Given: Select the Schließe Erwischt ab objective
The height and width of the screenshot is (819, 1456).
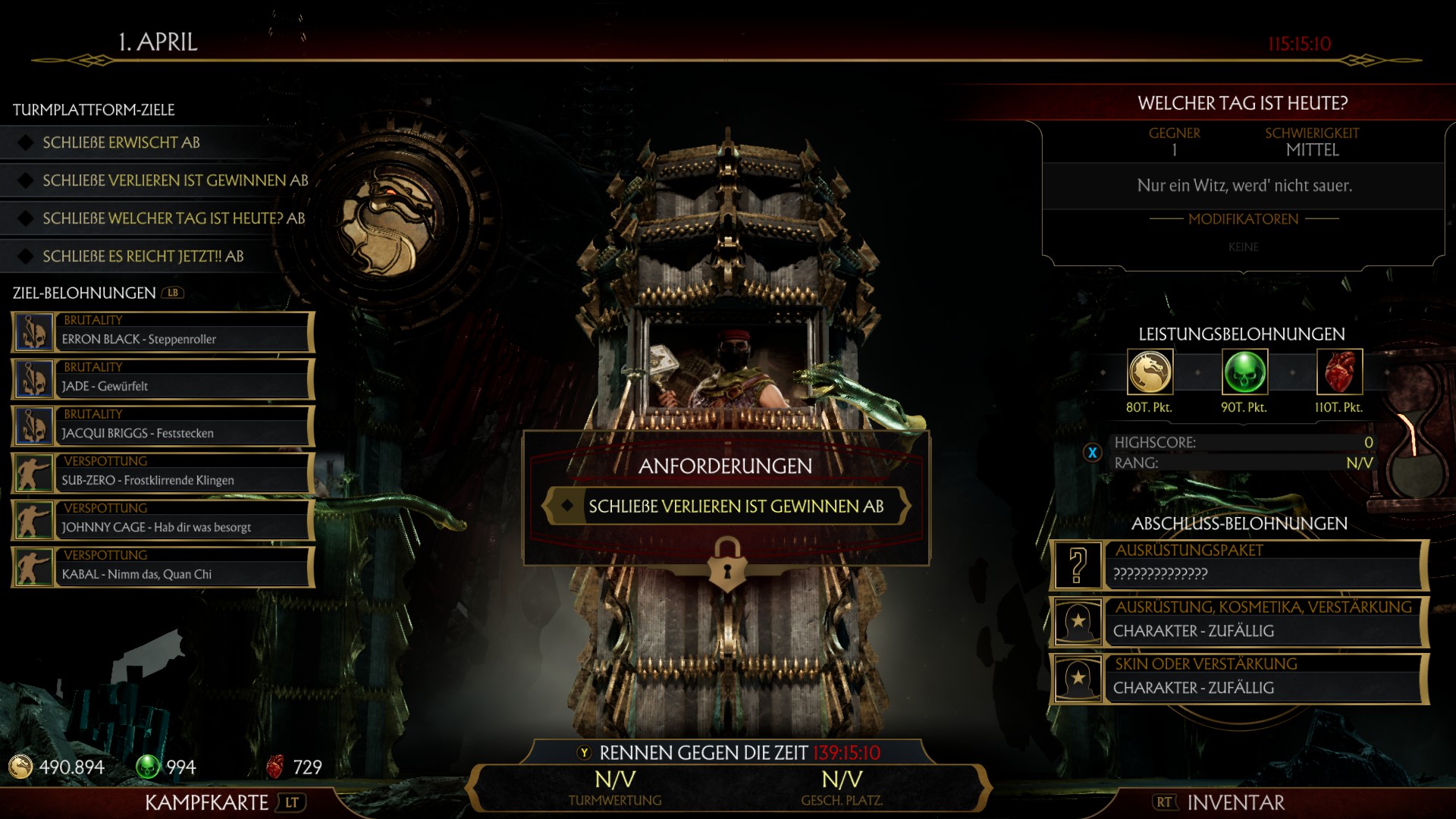Looking at the screenshot, I should tap(121, 143).
